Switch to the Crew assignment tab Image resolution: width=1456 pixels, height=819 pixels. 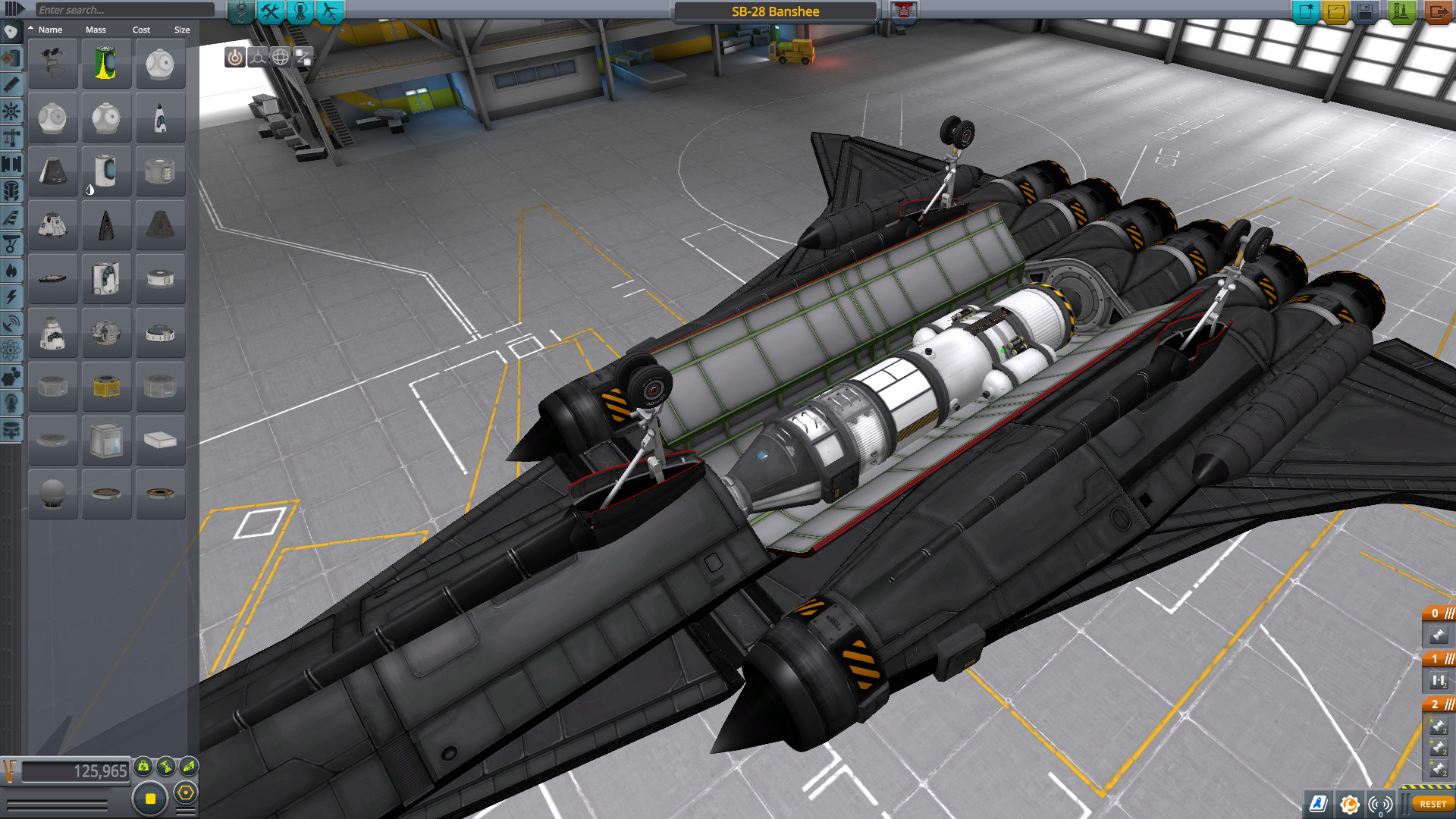(300, 10)
